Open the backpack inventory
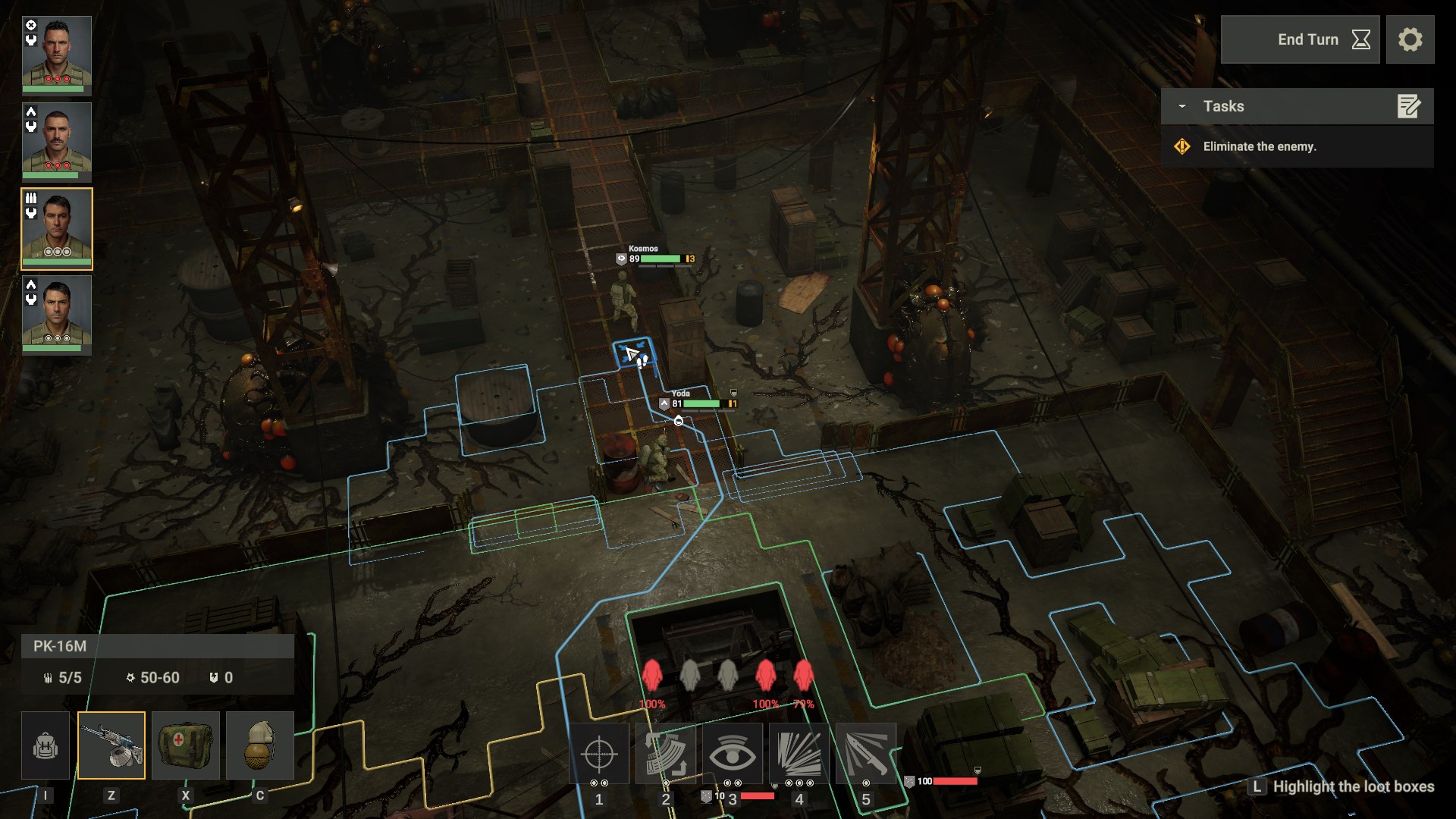Viewport: 1456px width, 819px height. (x=45, y=745)
